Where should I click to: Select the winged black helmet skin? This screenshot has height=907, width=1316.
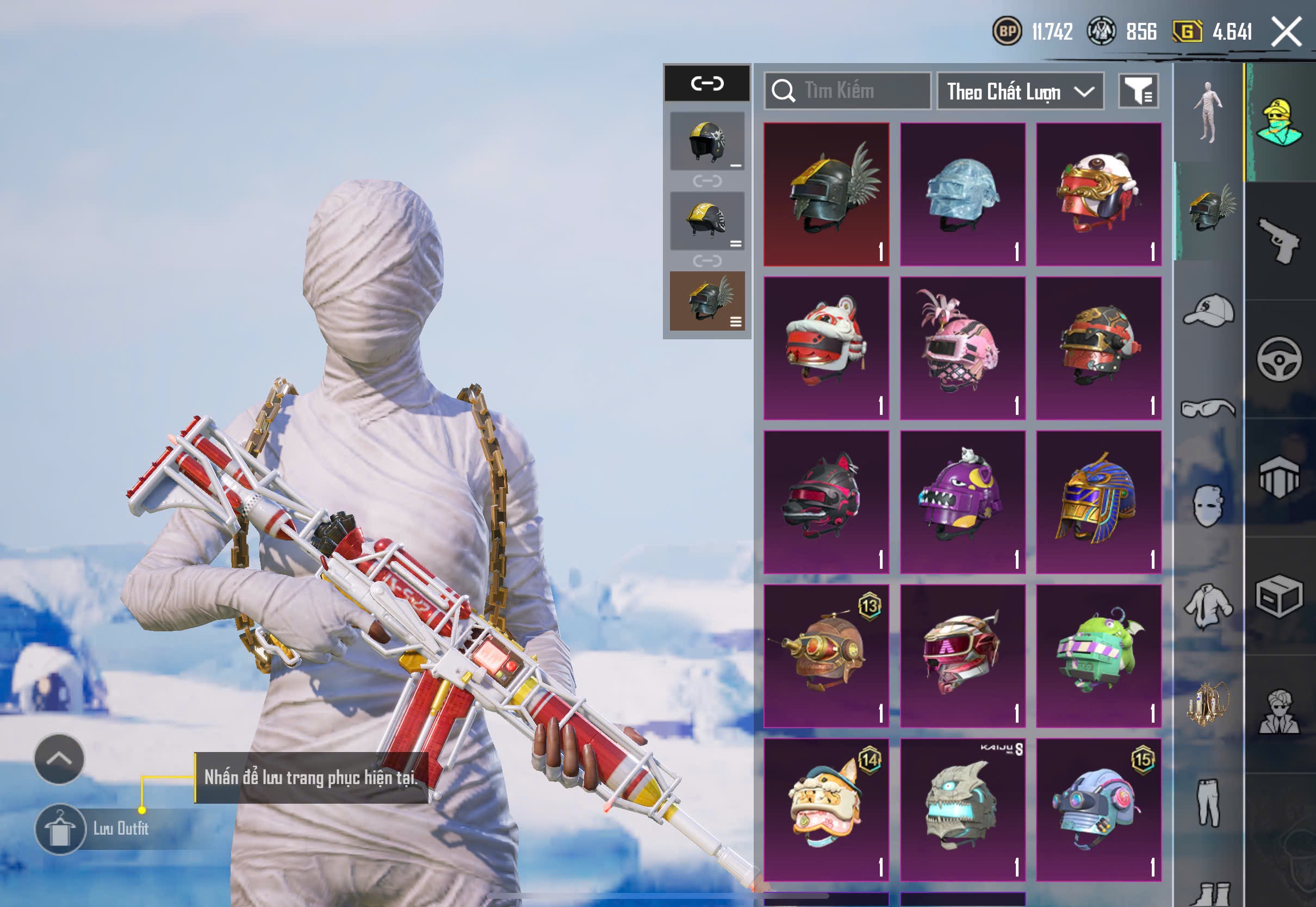[826, 194]
